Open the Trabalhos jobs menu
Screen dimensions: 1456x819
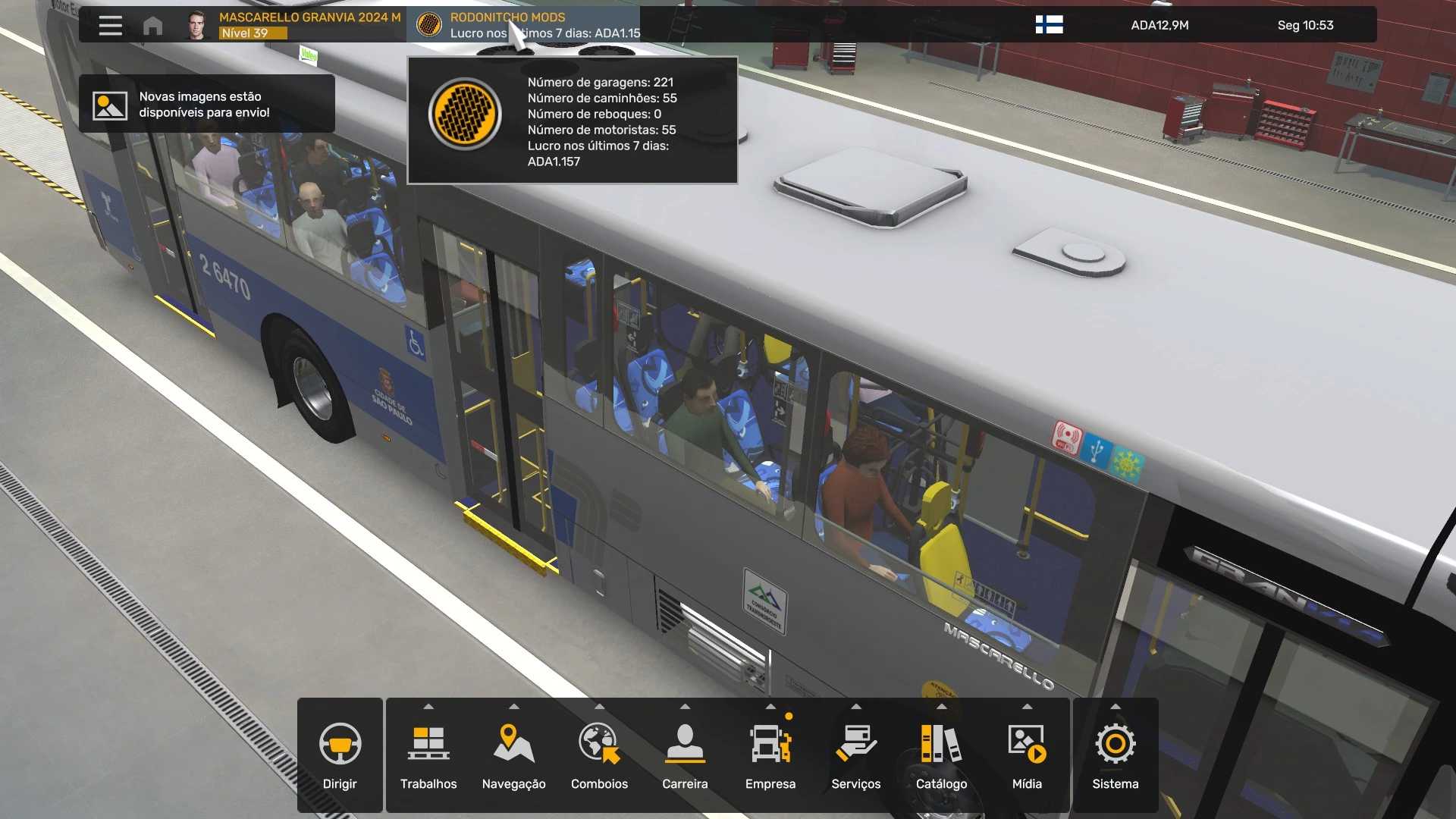428,755
